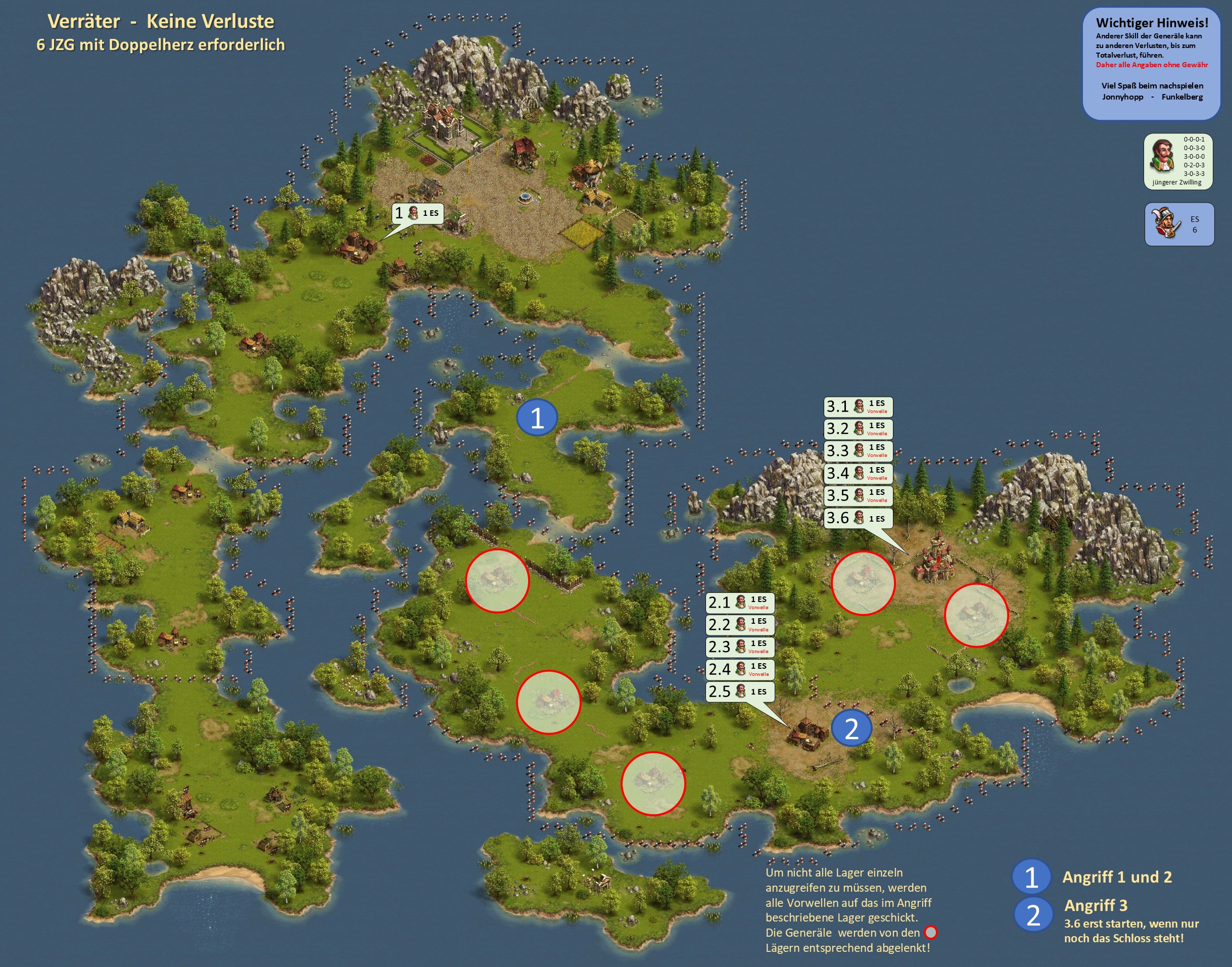Select attack label 2.5
The height and width of the screenshot is (967, 1232).
[739, 692]
